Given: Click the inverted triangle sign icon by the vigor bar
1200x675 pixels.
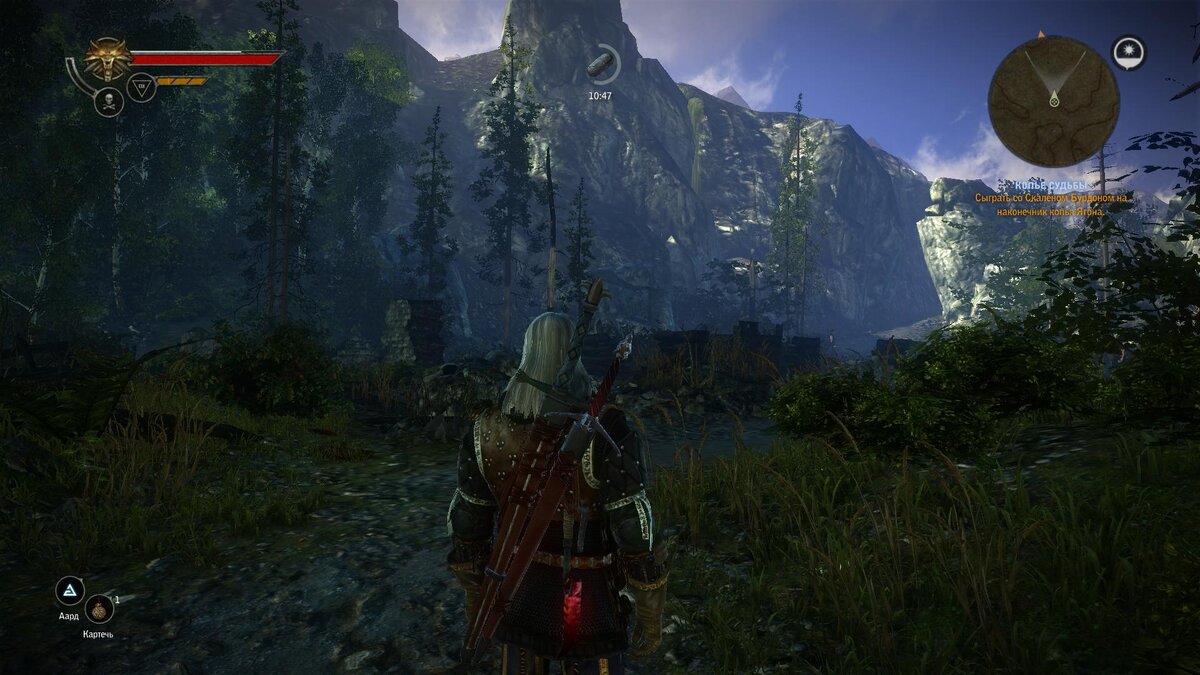Looking at the screenshot, I should point(141,88).
